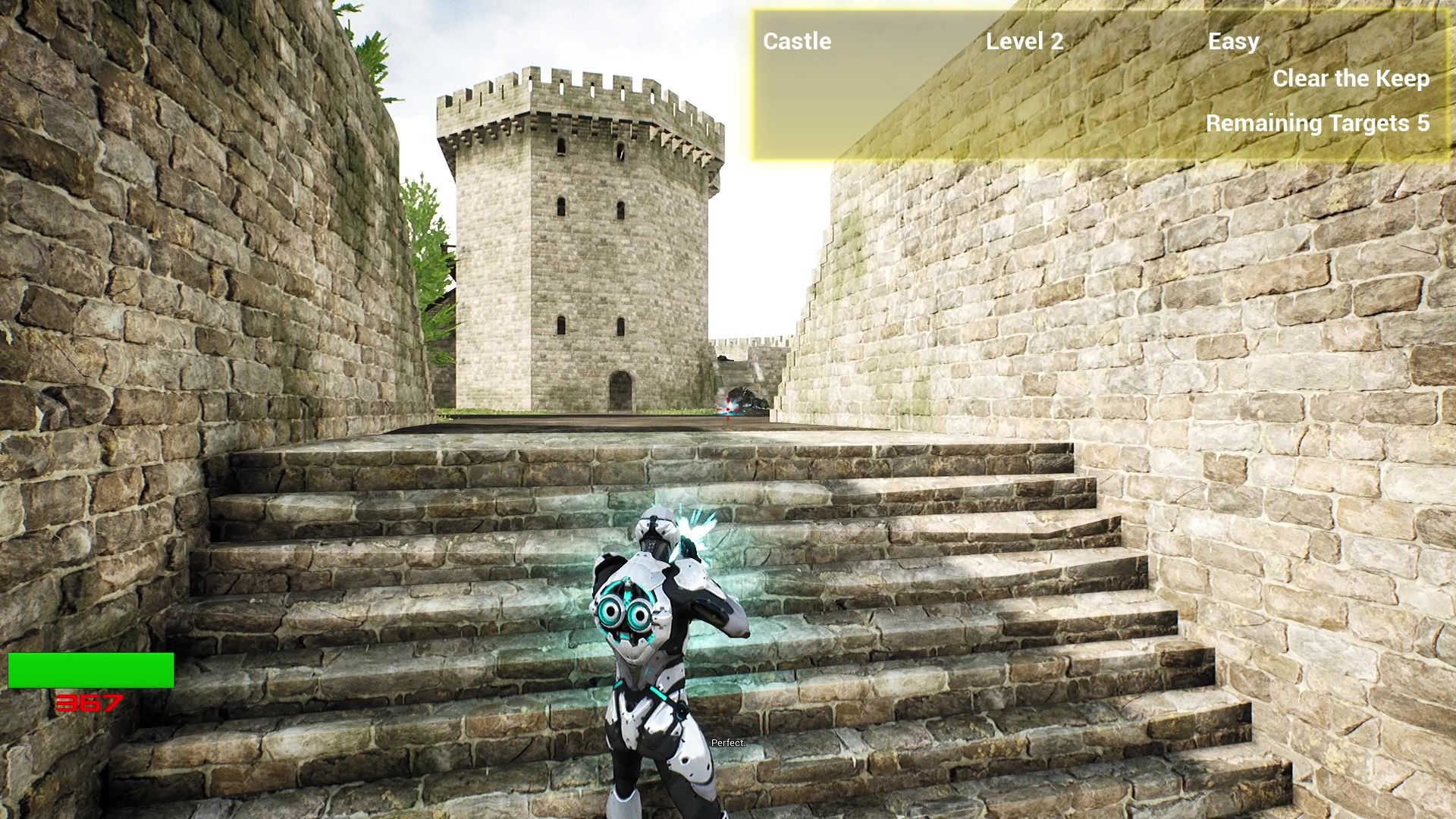1456x819 pixels.
Task: Toggle the Easy difficulty indicator
Action: point(1234,42)
